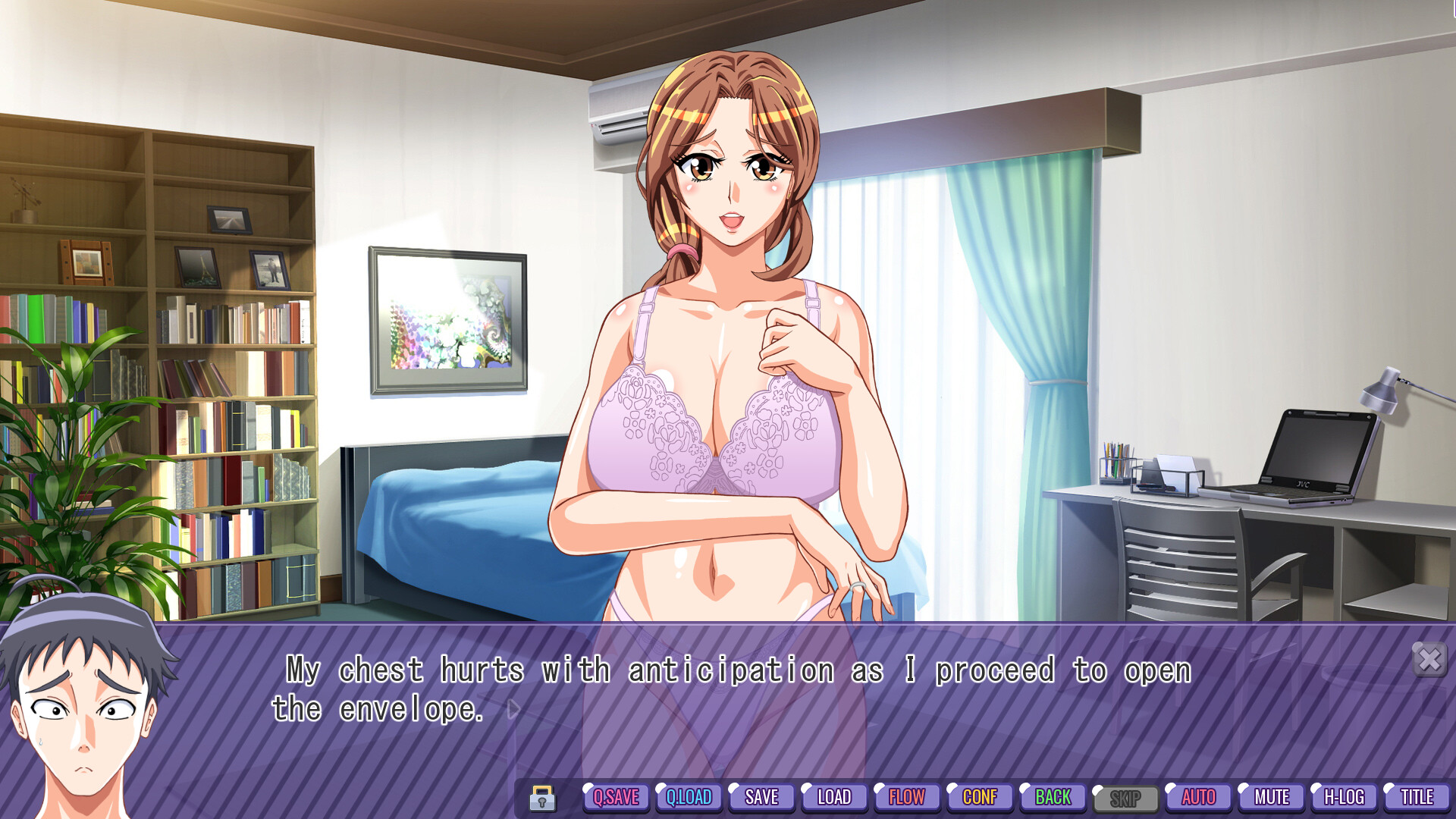Toggle AUTO read mode

coord(1198,797)
